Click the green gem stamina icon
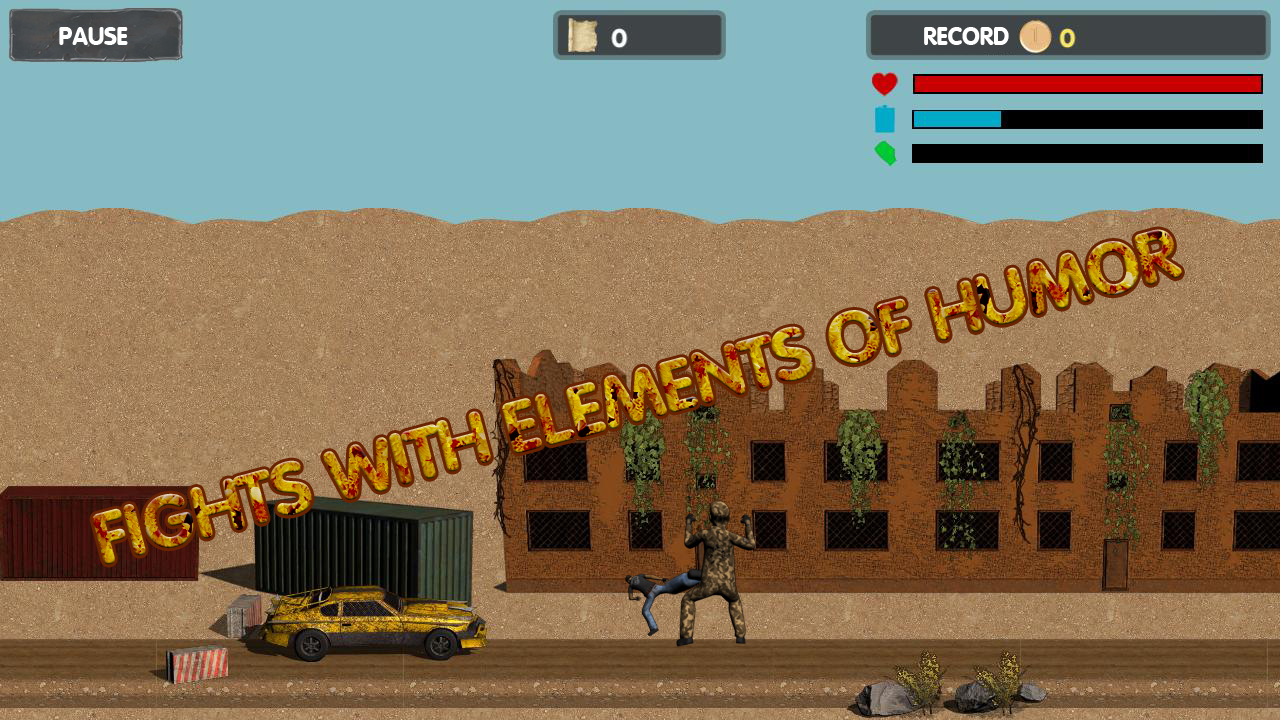The height and width of the screenshot is (720, 1280). 885,154
